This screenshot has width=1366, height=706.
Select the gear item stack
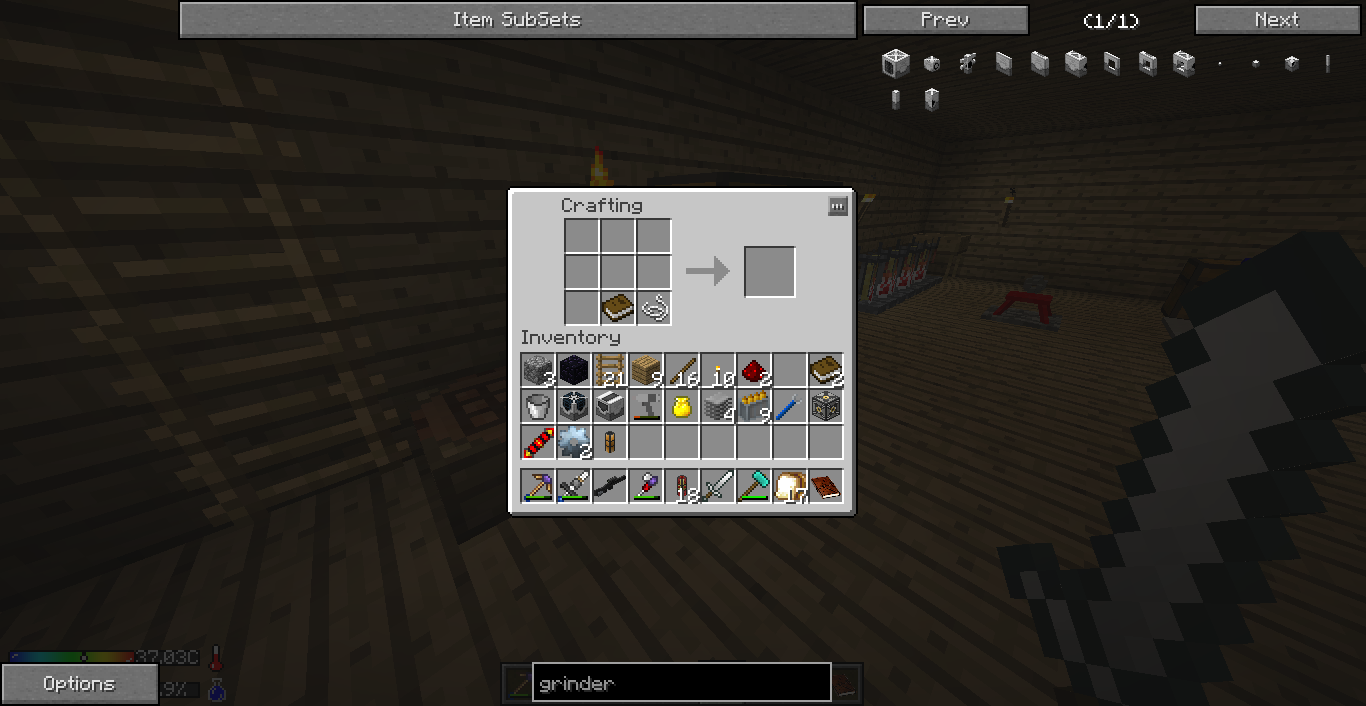point(574,443)
